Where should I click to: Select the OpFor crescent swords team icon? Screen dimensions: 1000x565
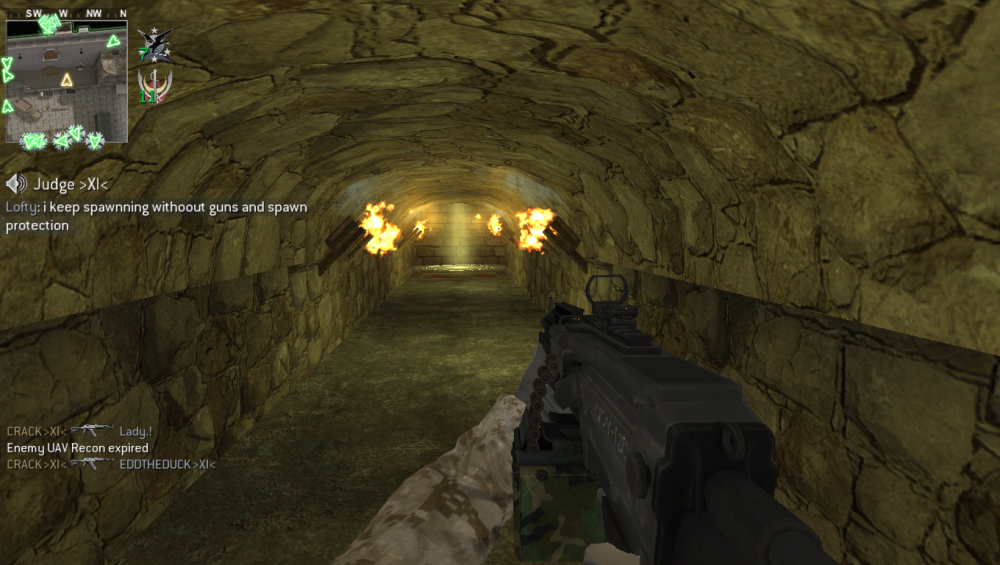[154, 88]
